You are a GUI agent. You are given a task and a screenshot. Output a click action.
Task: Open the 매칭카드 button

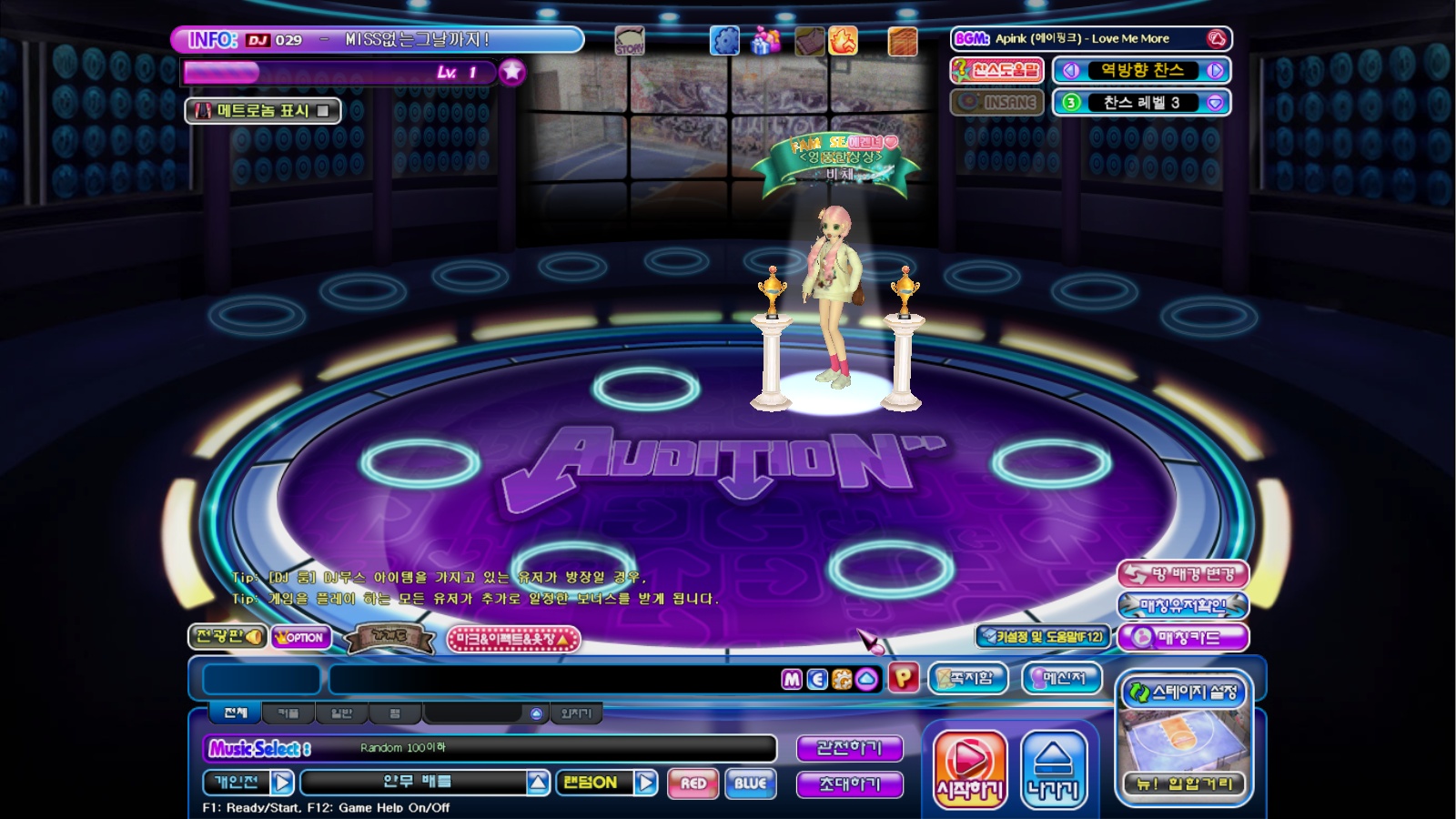click(1183, 638)
